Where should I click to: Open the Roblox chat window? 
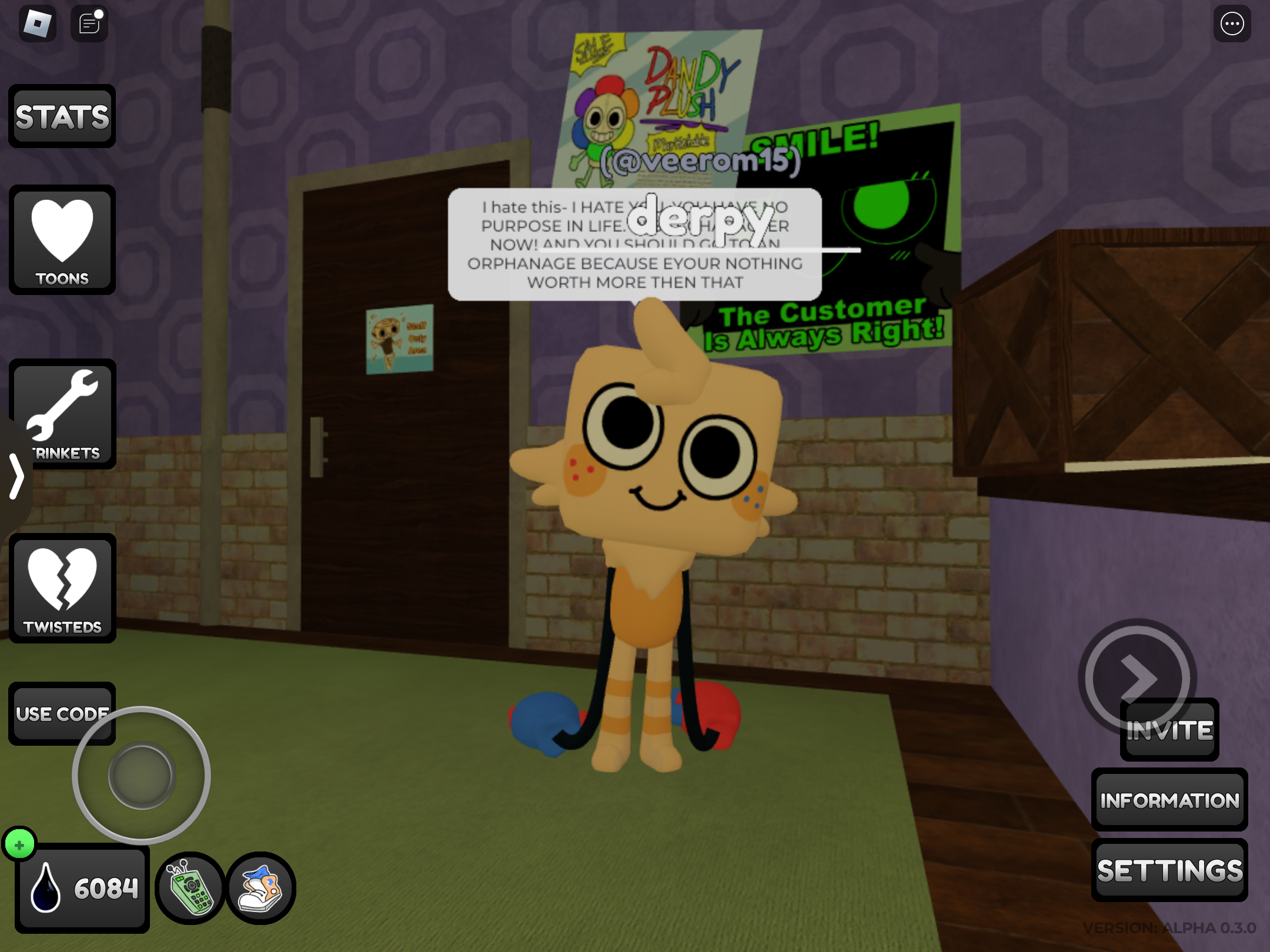[x=89, y=24]
